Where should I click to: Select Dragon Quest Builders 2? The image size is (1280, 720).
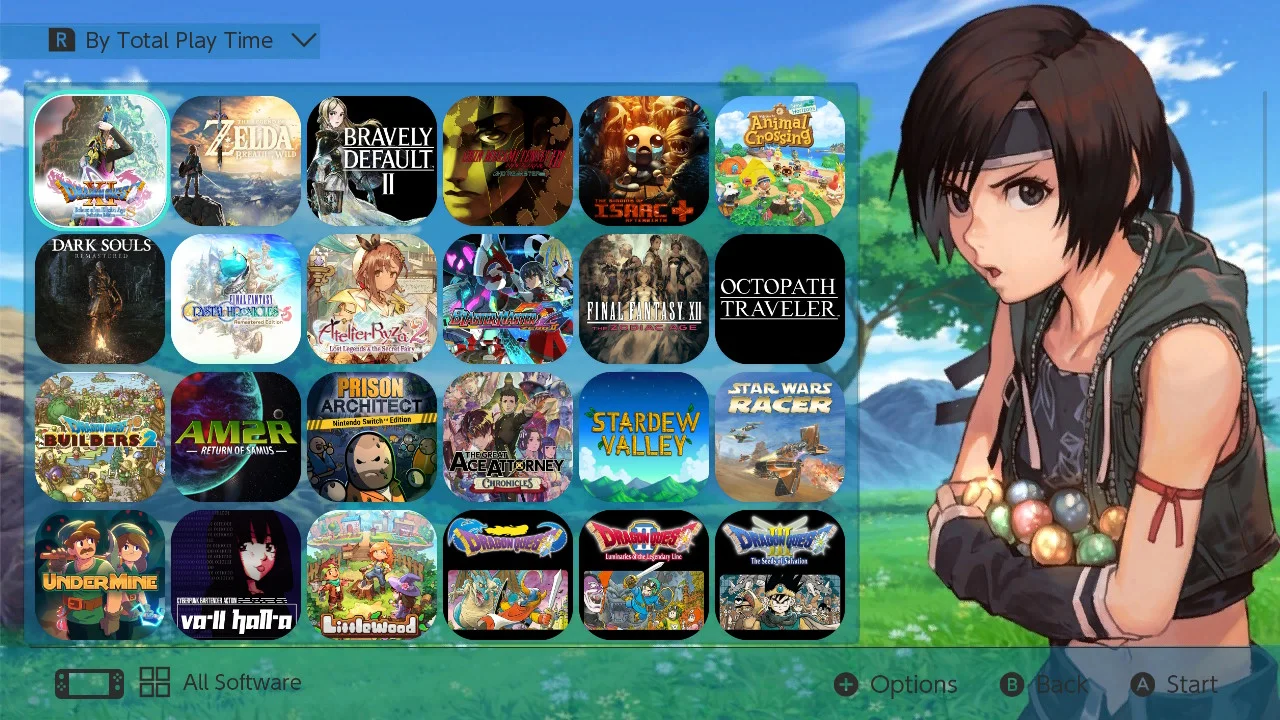coord(99,436)
